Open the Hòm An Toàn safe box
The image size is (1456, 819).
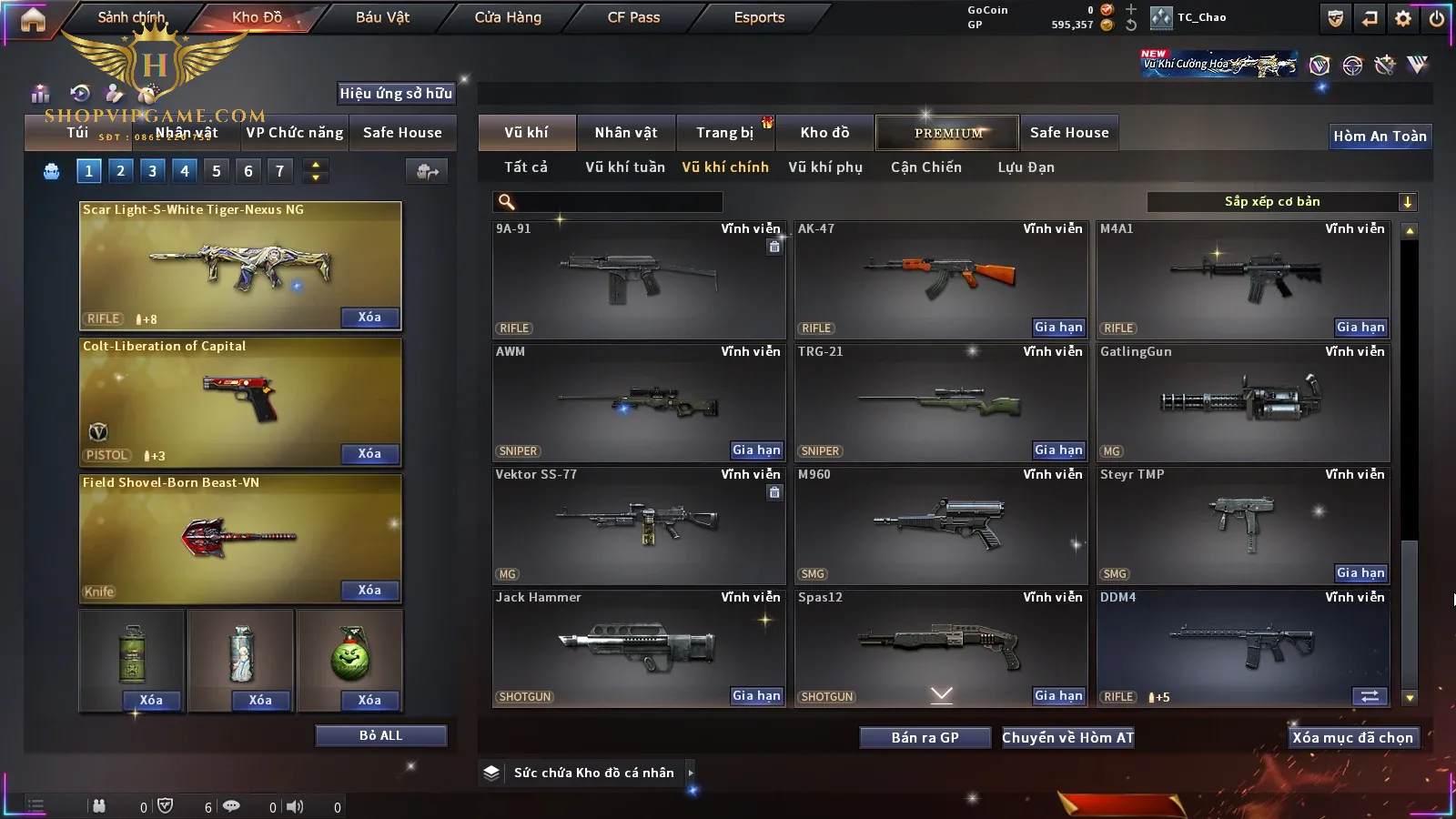point(1380,136)
